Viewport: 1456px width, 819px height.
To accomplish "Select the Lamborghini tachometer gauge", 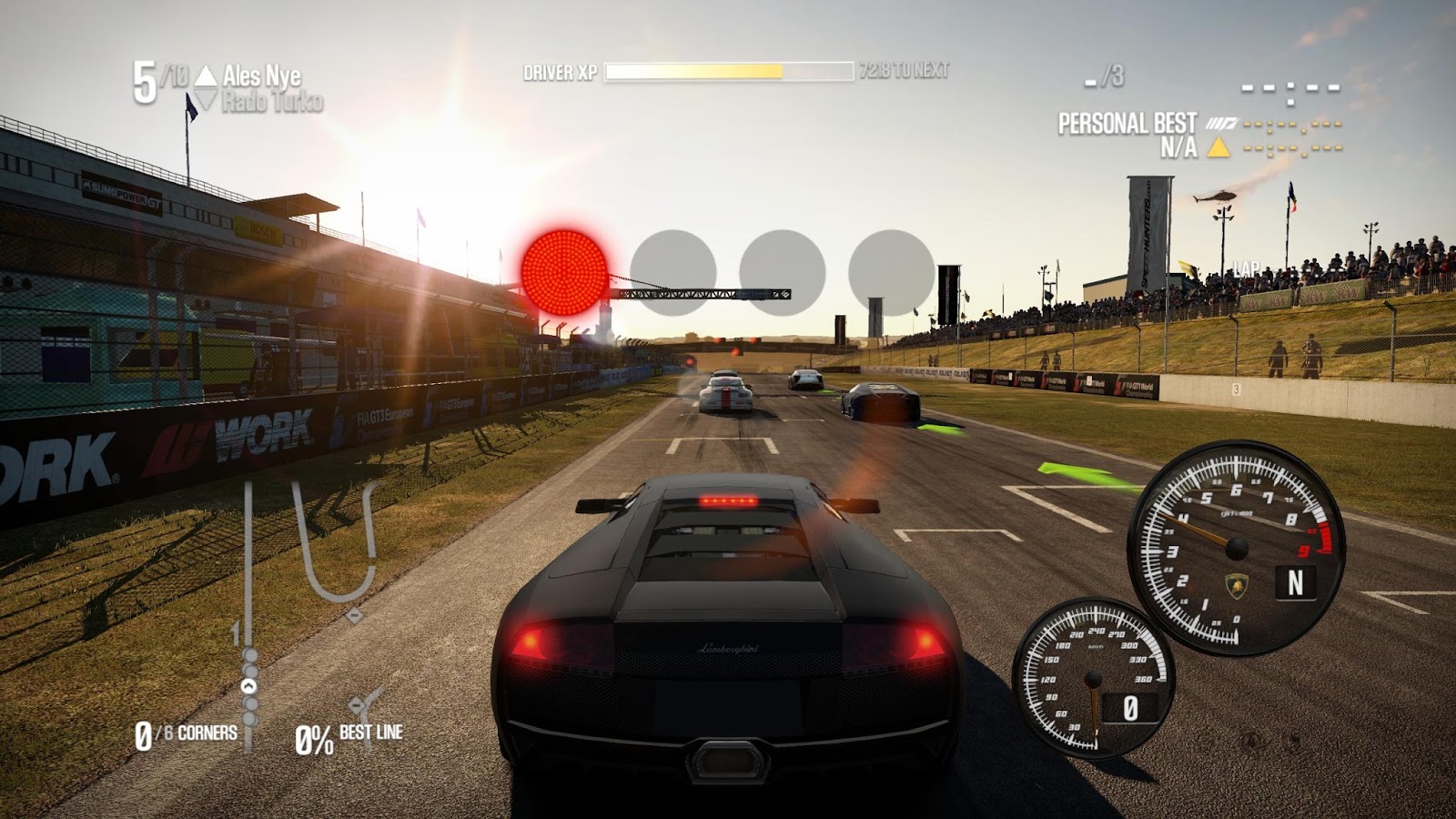I will click(x=1236, y=548).
